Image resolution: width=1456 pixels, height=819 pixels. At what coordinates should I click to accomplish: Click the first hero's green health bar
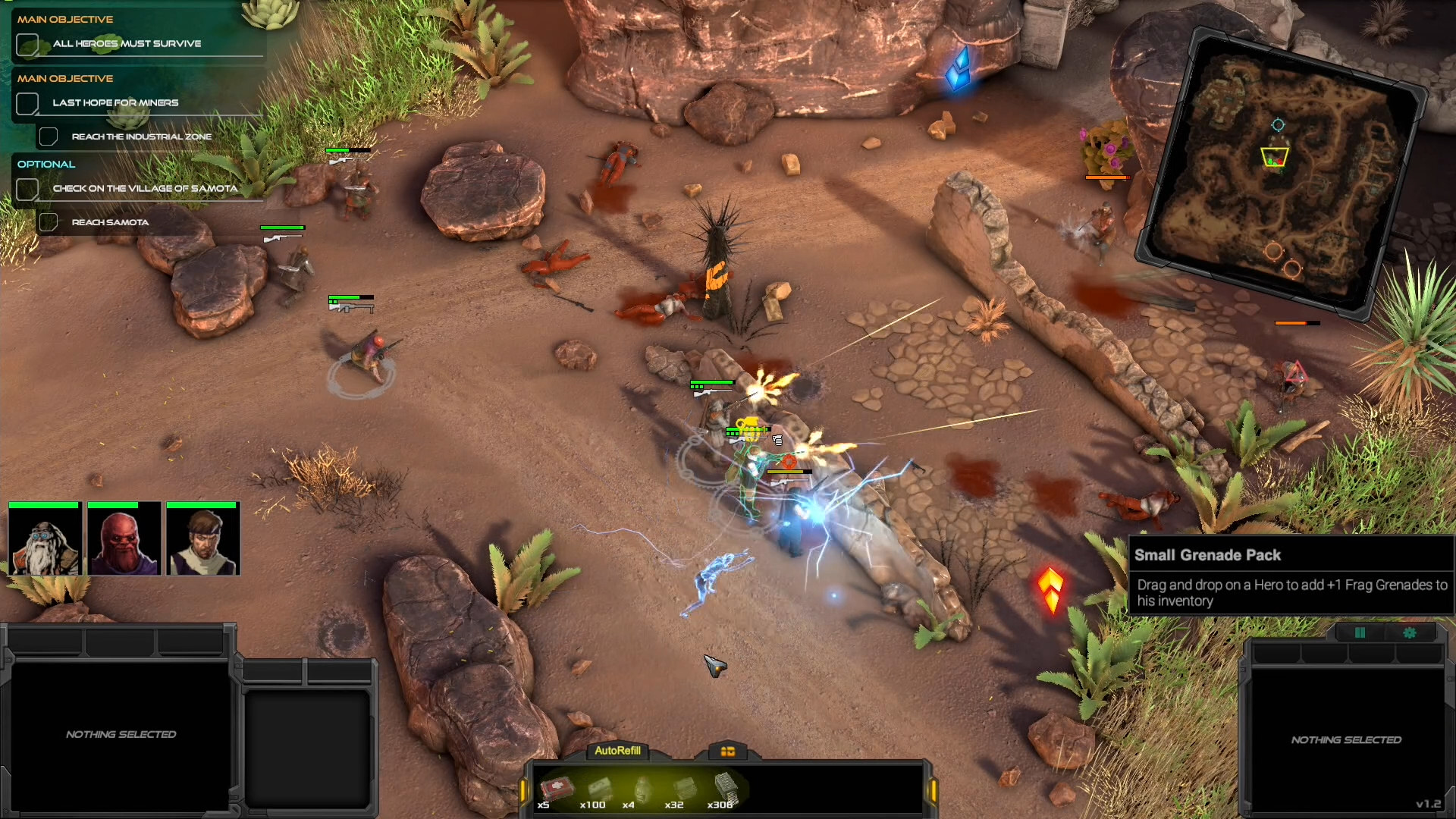pos(44,504)
